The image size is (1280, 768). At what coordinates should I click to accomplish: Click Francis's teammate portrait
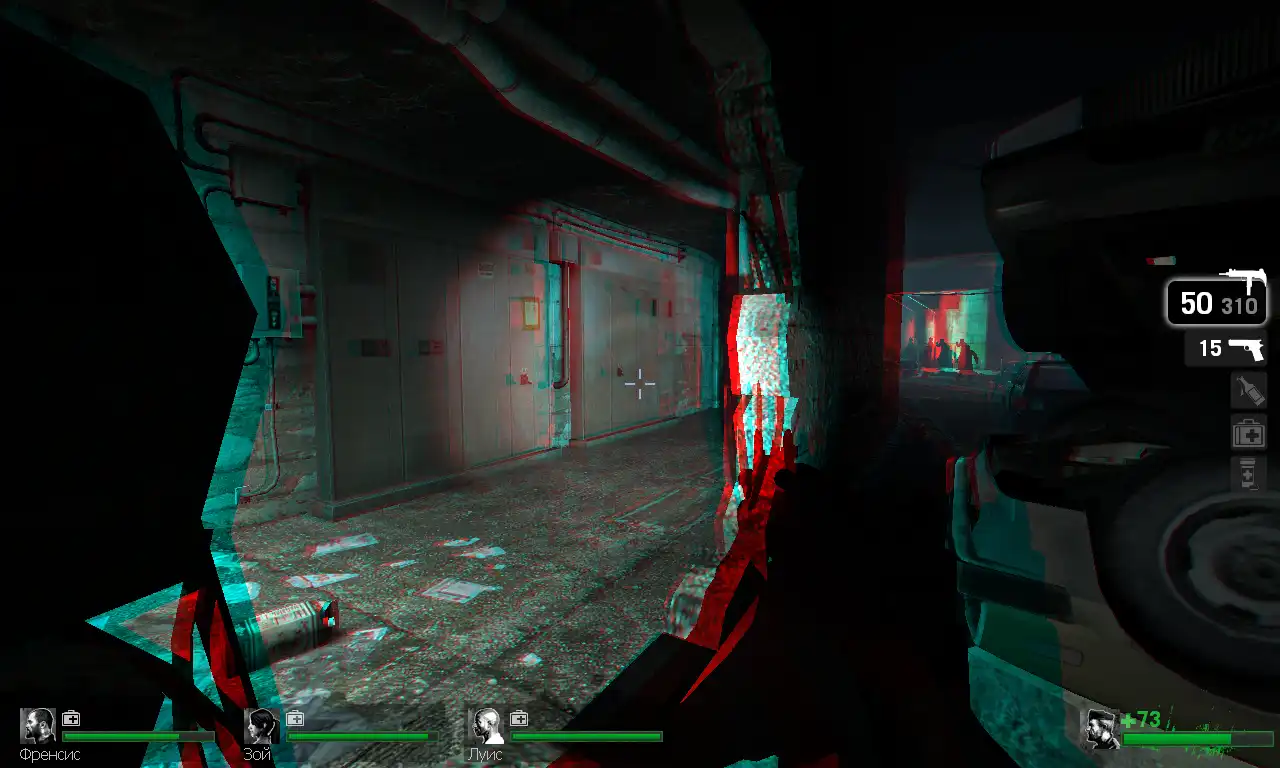pyautogui.click(x=39, y=727)
